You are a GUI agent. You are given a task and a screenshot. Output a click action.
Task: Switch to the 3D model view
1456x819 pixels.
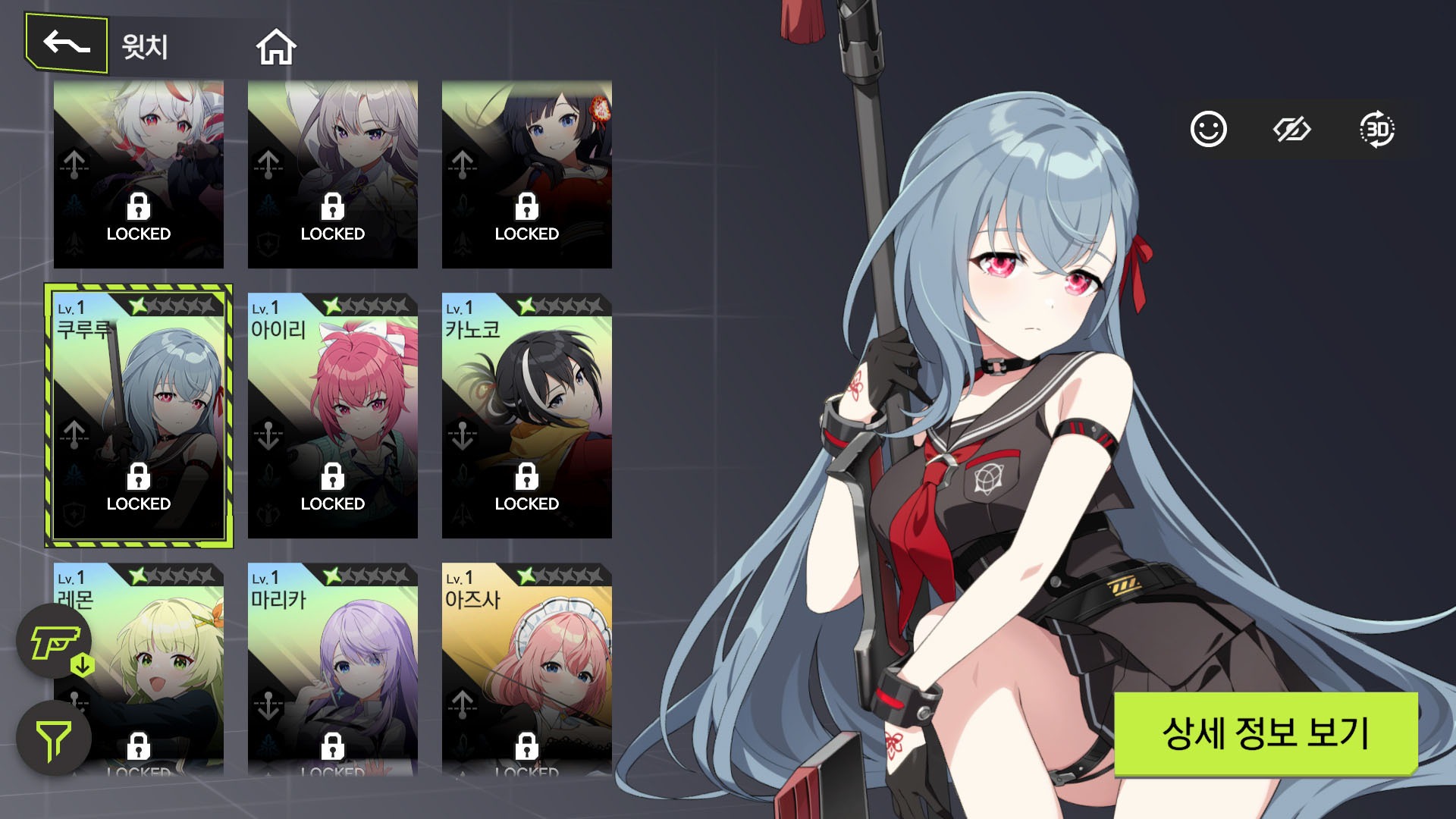[x=1376, y=130]
